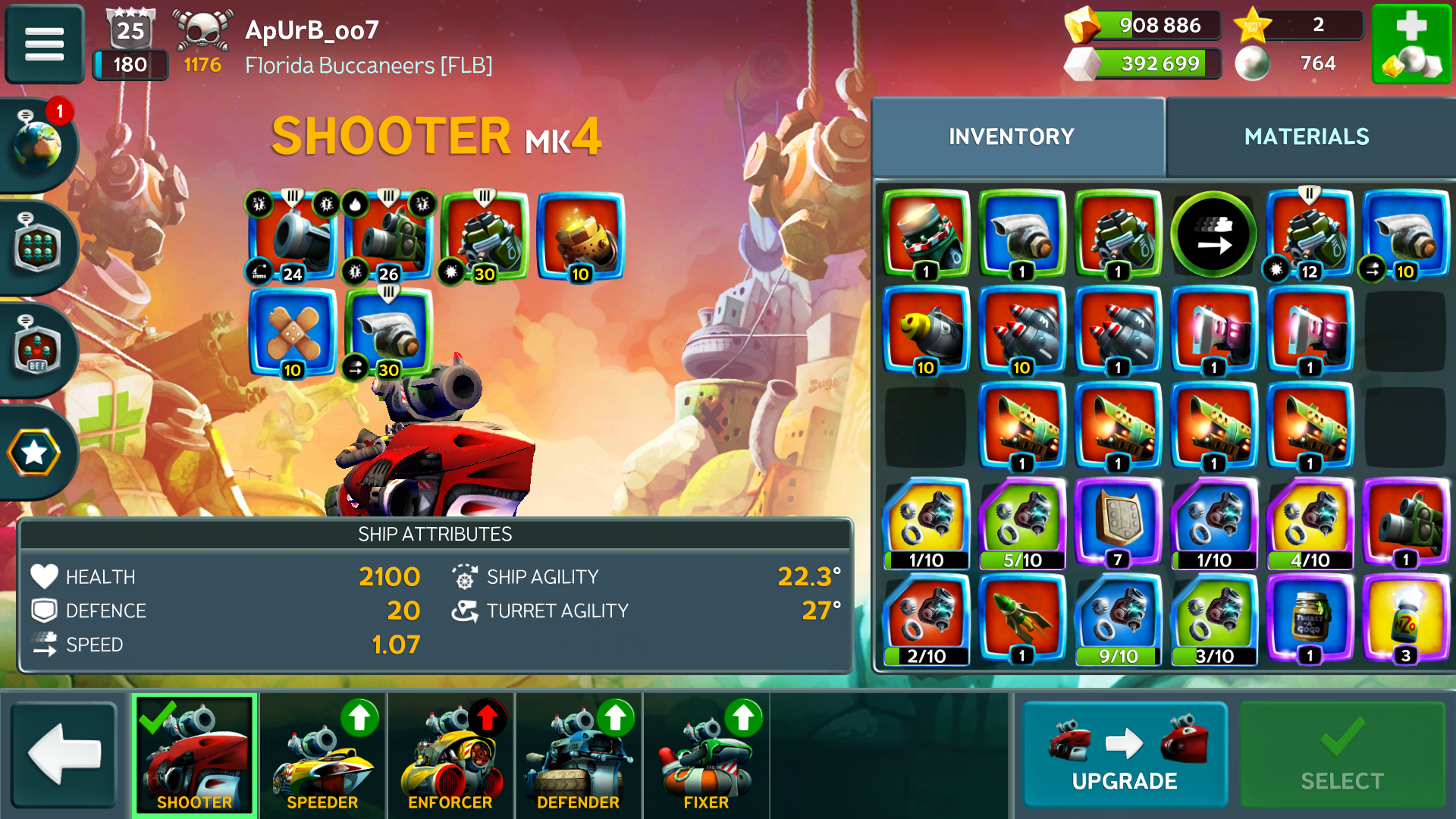Select the Shooter ship tile

195,755
